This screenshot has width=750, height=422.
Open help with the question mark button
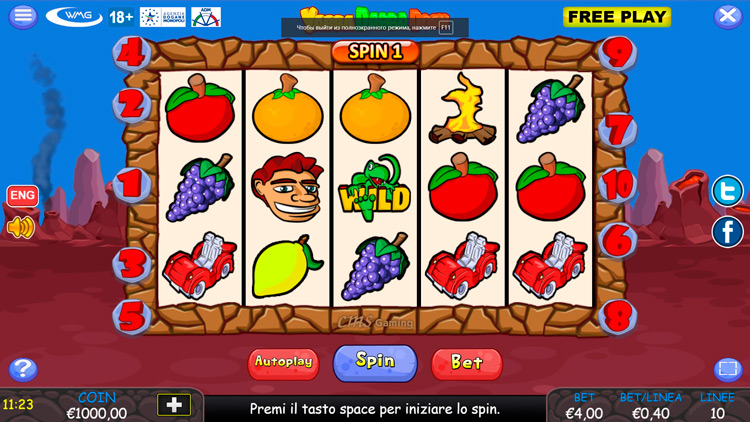(x=22, y=369)
